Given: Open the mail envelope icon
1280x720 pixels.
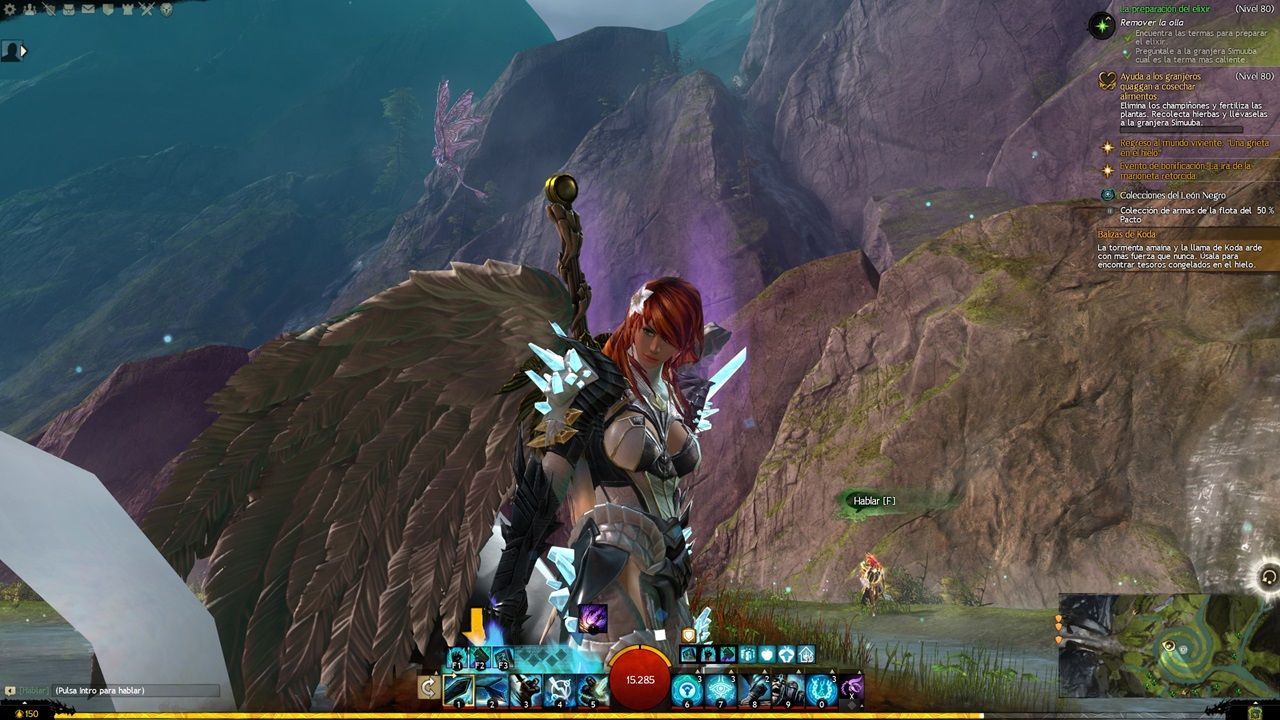Looking at the screenshot, I should click(87, 9).
